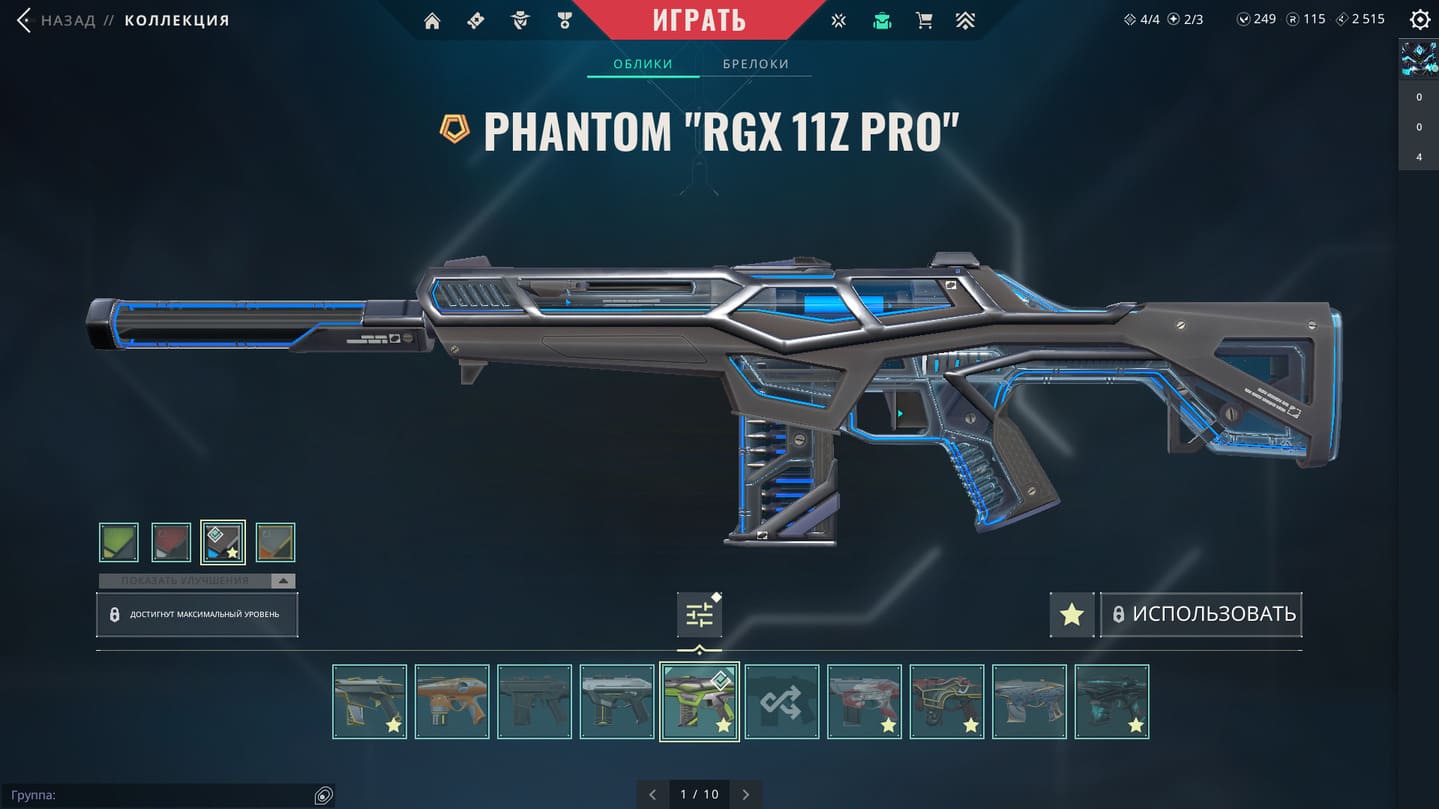The image size is (1439, 809).
Task: Expand the ПОКАЗАТЬ УЛУЧШЕНИЯ arrow
Action: (x=283, y=581)
